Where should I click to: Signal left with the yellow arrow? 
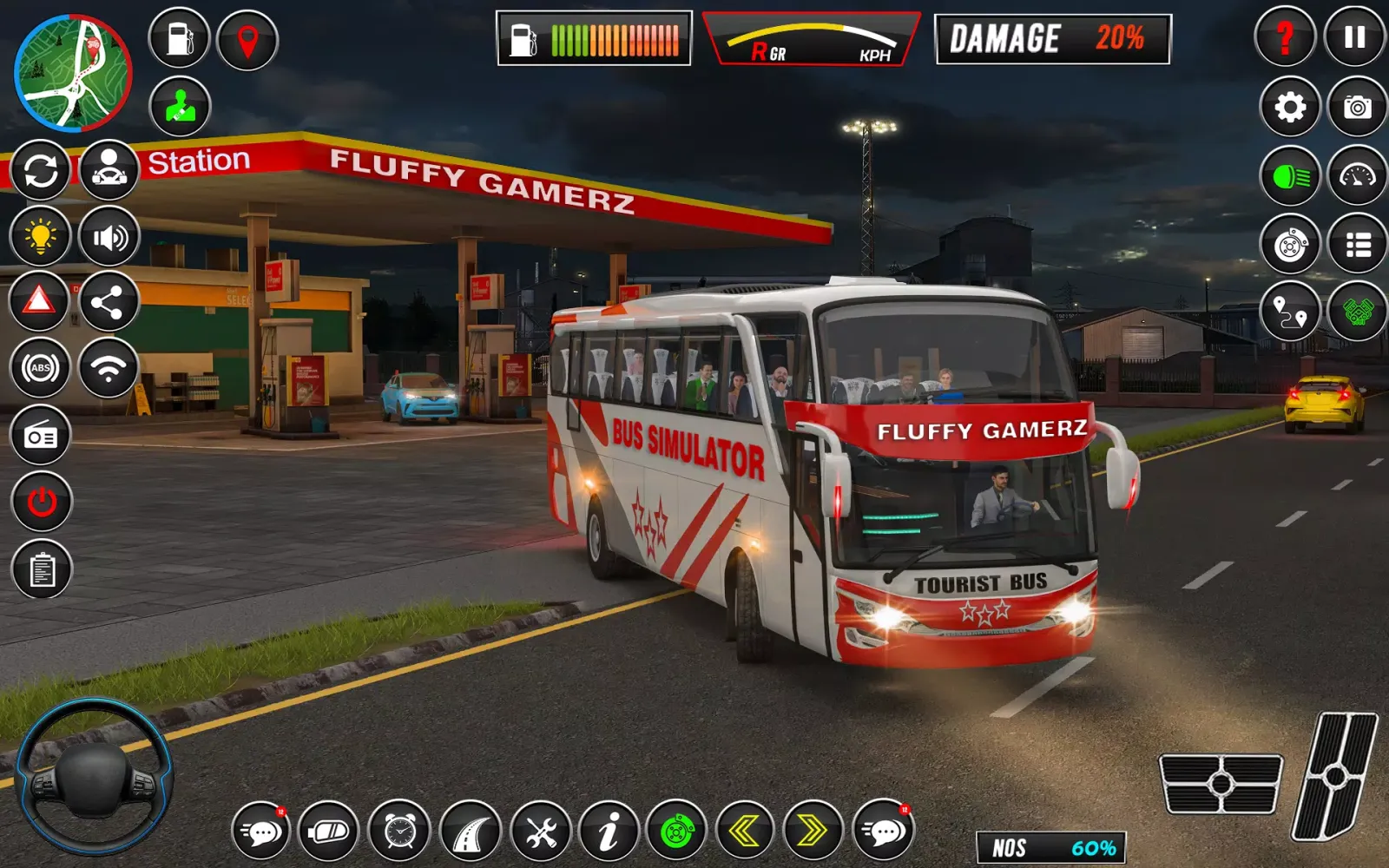click(744, 832)
